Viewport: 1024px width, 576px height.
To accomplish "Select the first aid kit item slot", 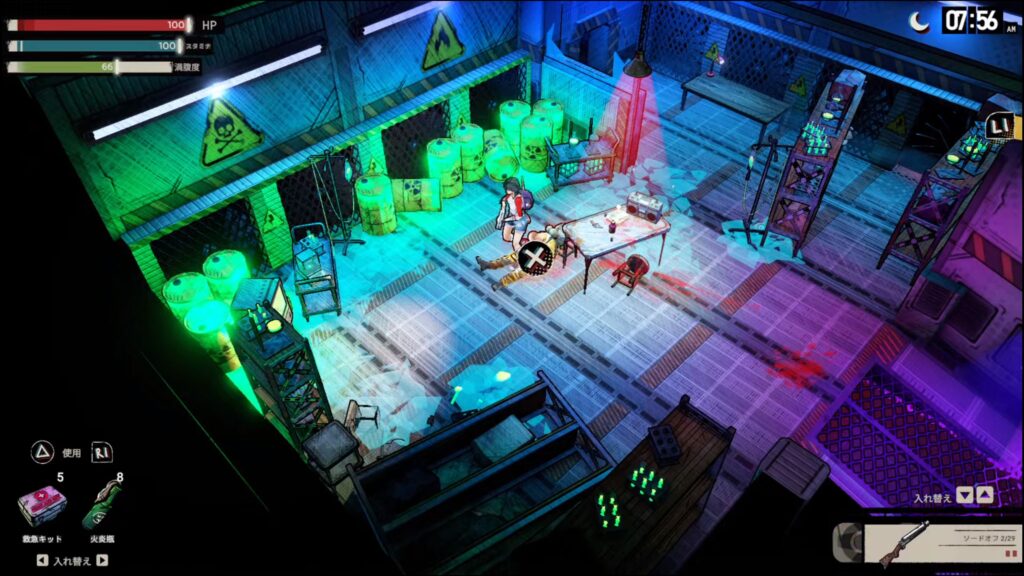I will (x=42, y=508).
